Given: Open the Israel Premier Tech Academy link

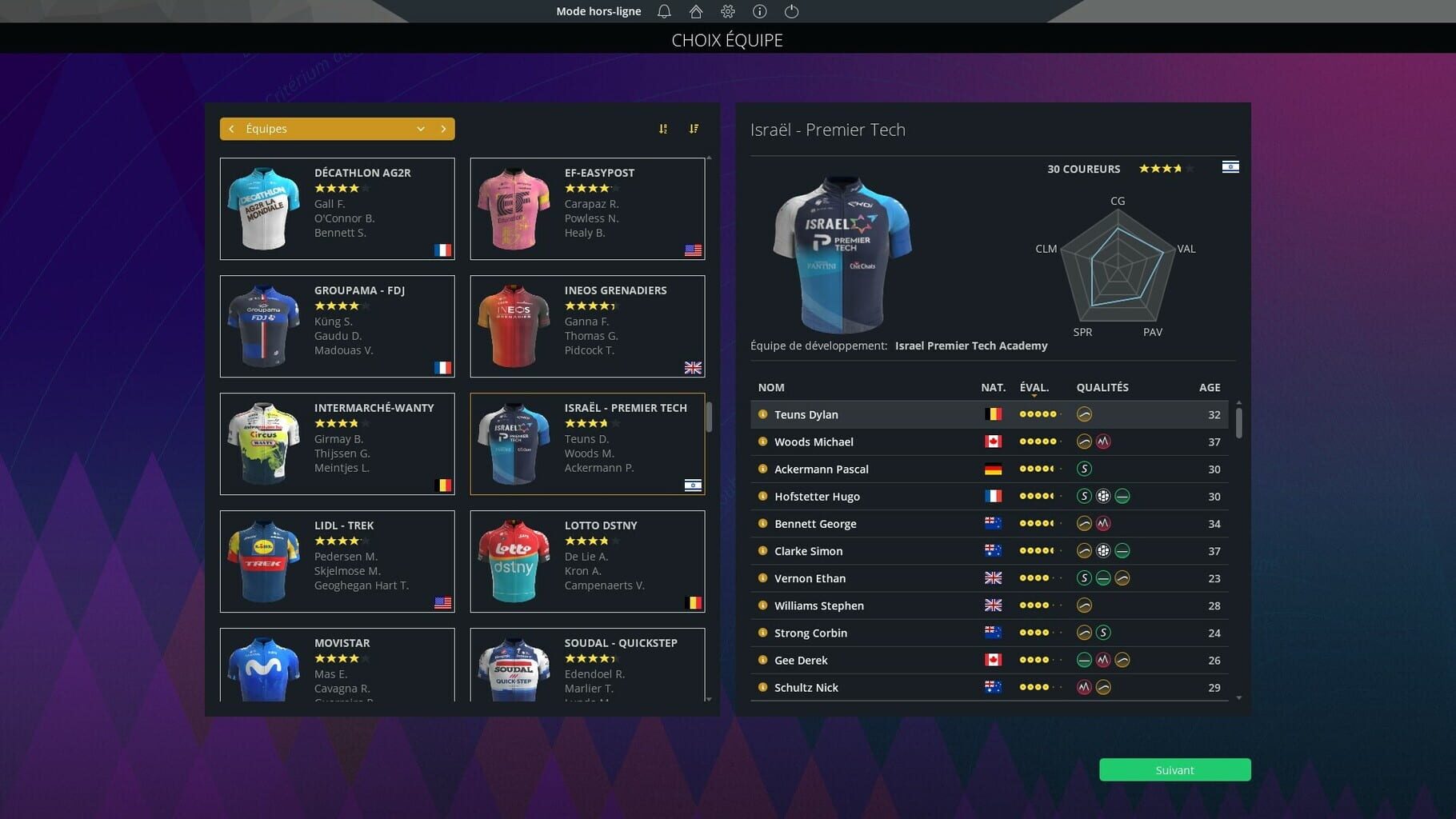Looking at the screenshot, I should [x=970, y=346].
